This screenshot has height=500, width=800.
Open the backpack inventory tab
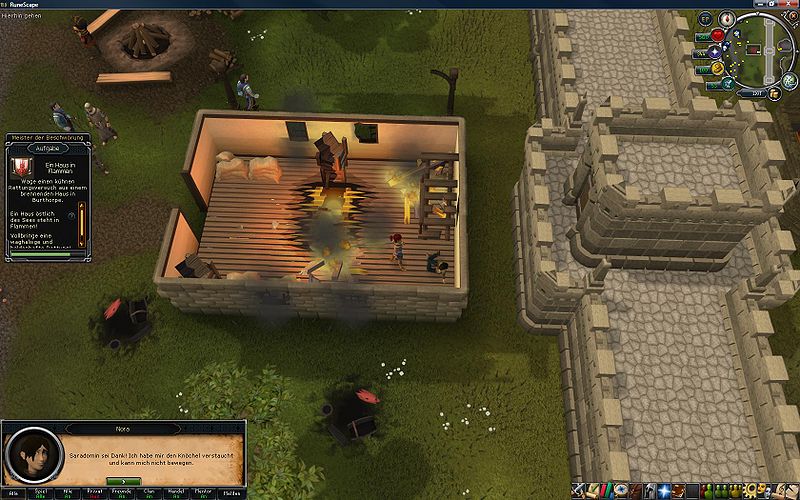(638, 491)
